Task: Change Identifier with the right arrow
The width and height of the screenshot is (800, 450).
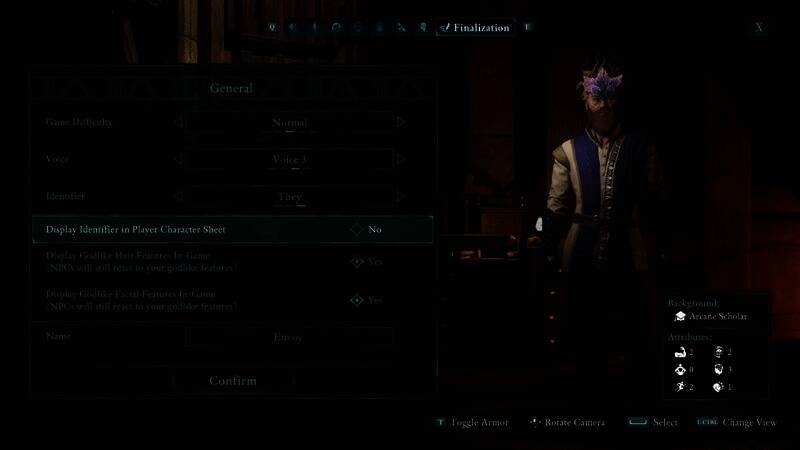Action: pyautogui.click(x=401, y=196)
